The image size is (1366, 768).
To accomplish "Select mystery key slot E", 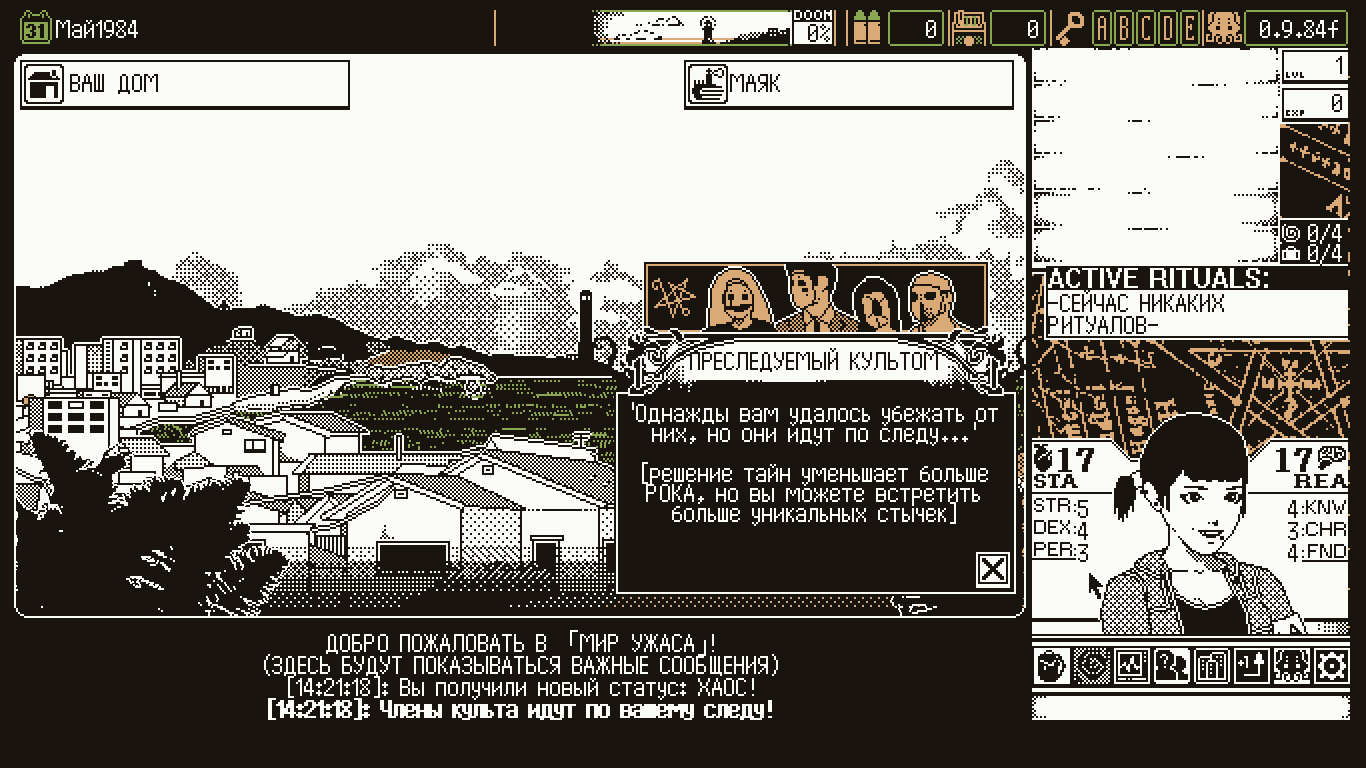I will coord(1189,28).
